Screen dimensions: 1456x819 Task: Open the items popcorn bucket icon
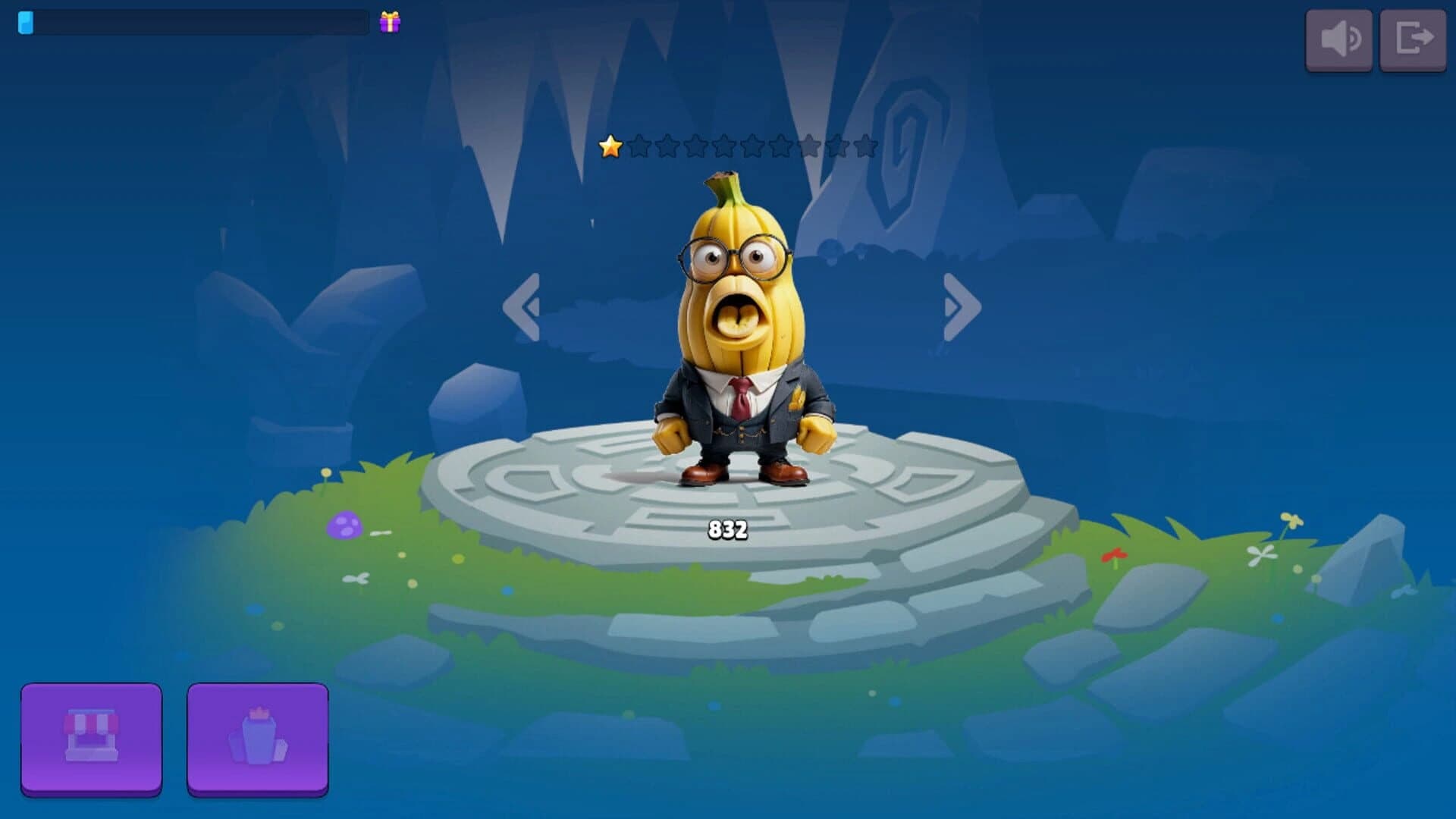pos(258,741)
